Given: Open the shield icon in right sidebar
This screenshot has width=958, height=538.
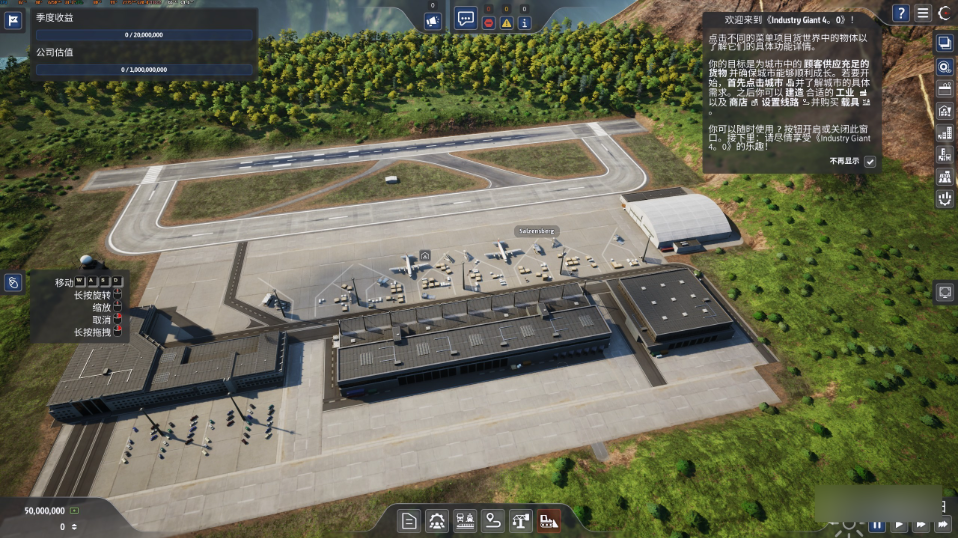Looking at the screenshot, I should (x=944, y=199).
